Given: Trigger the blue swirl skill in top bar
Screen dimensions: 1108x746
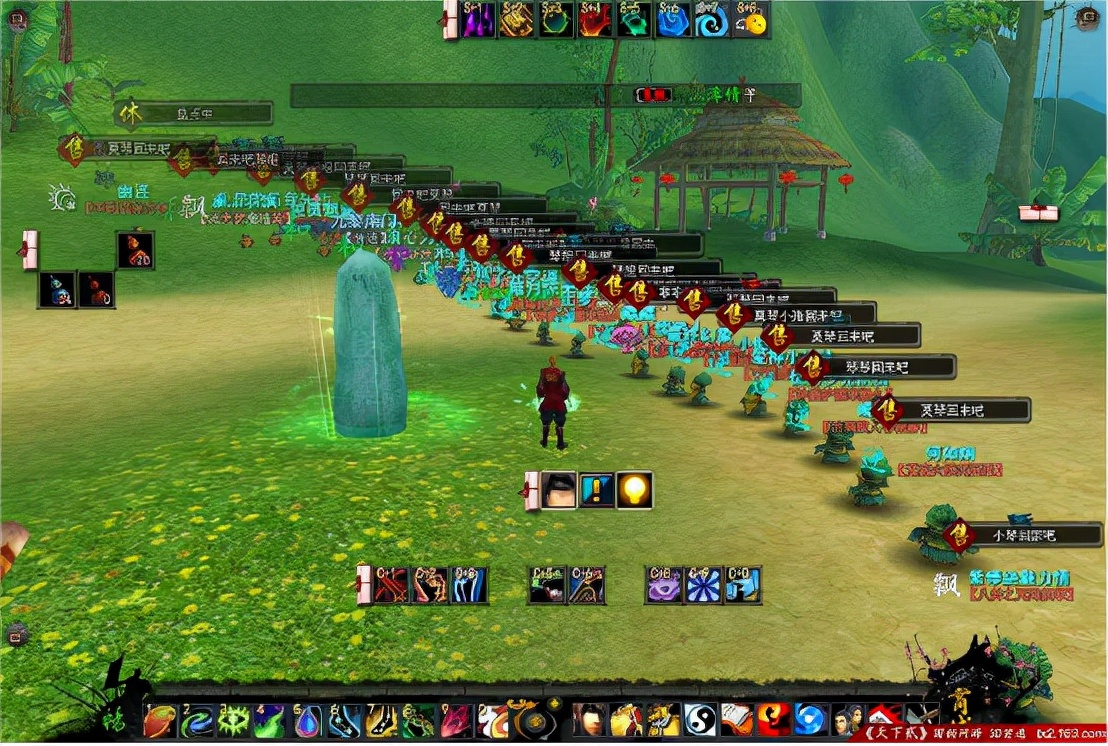Looking at the screenshot, I should [713, 21].
